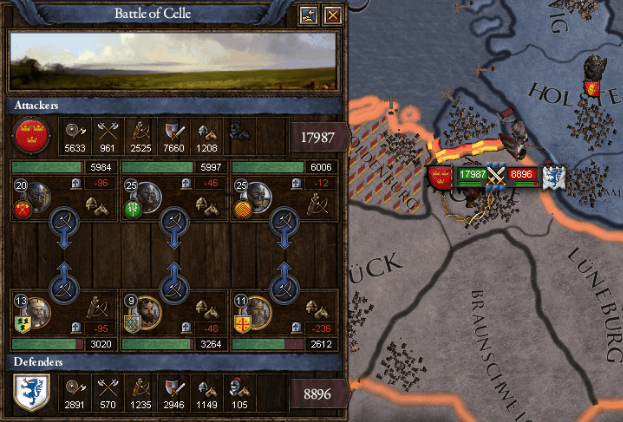
Task: Click the attackers' heavy infantry icon showing 7660
Action: (x=176, y=129)
